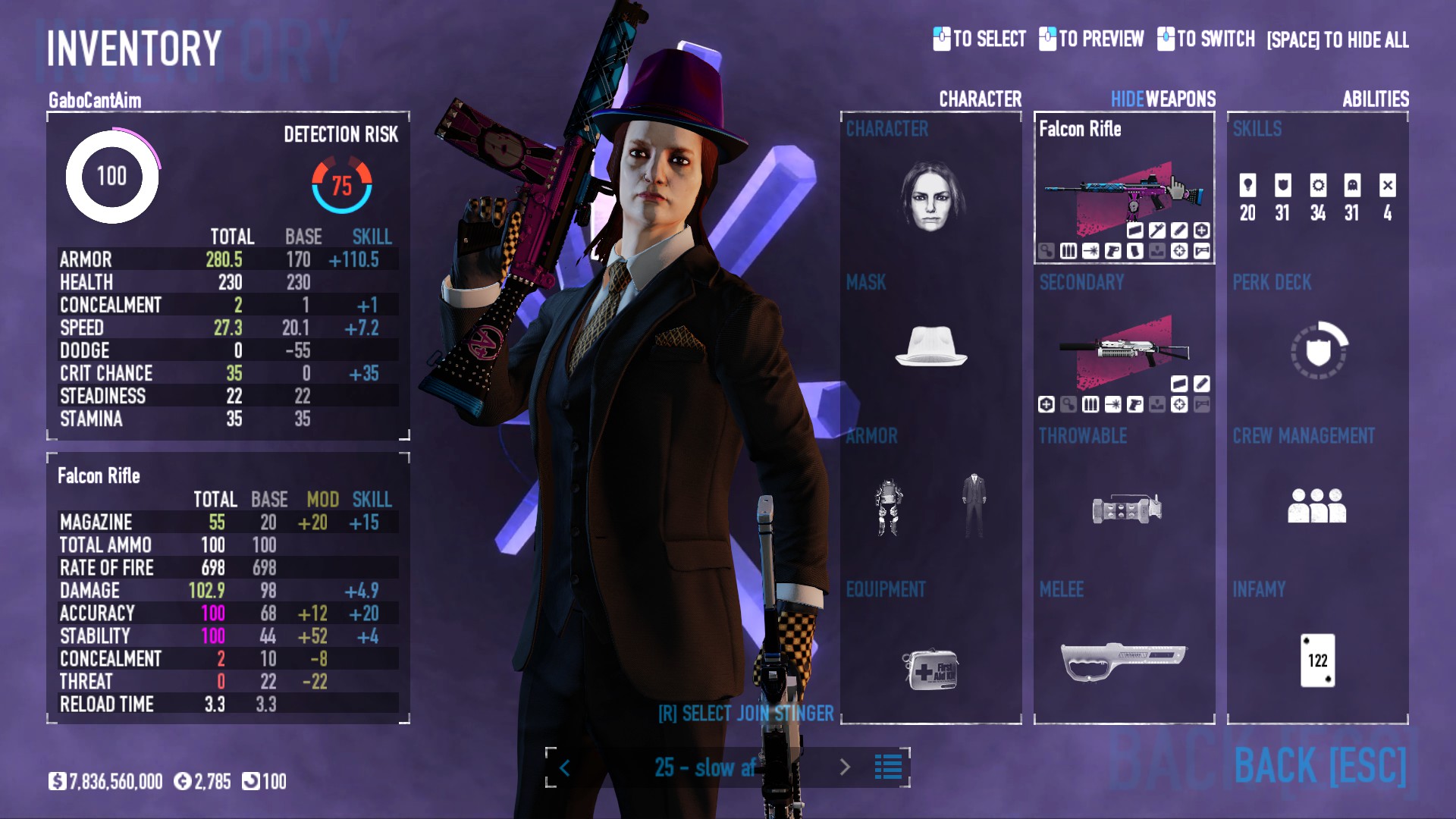Image resolution: width=1456 pixels, height=819 pixels.
Task: Switch to the next loadout profile
Action: tap(845, 767)
